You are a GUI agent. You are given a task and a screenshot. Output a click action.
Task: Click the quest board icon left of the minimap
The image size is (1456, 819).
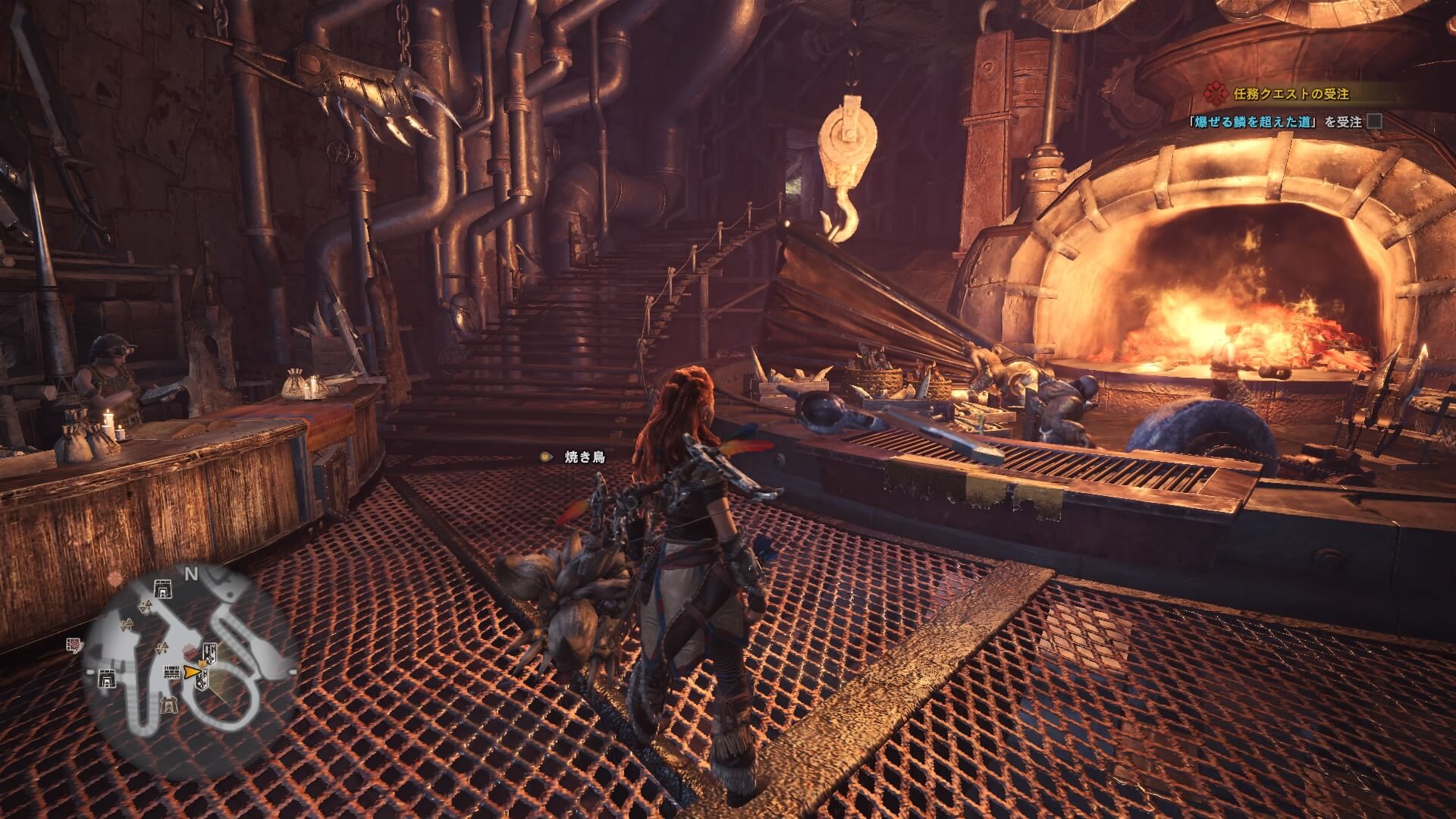tap(77, 645)
